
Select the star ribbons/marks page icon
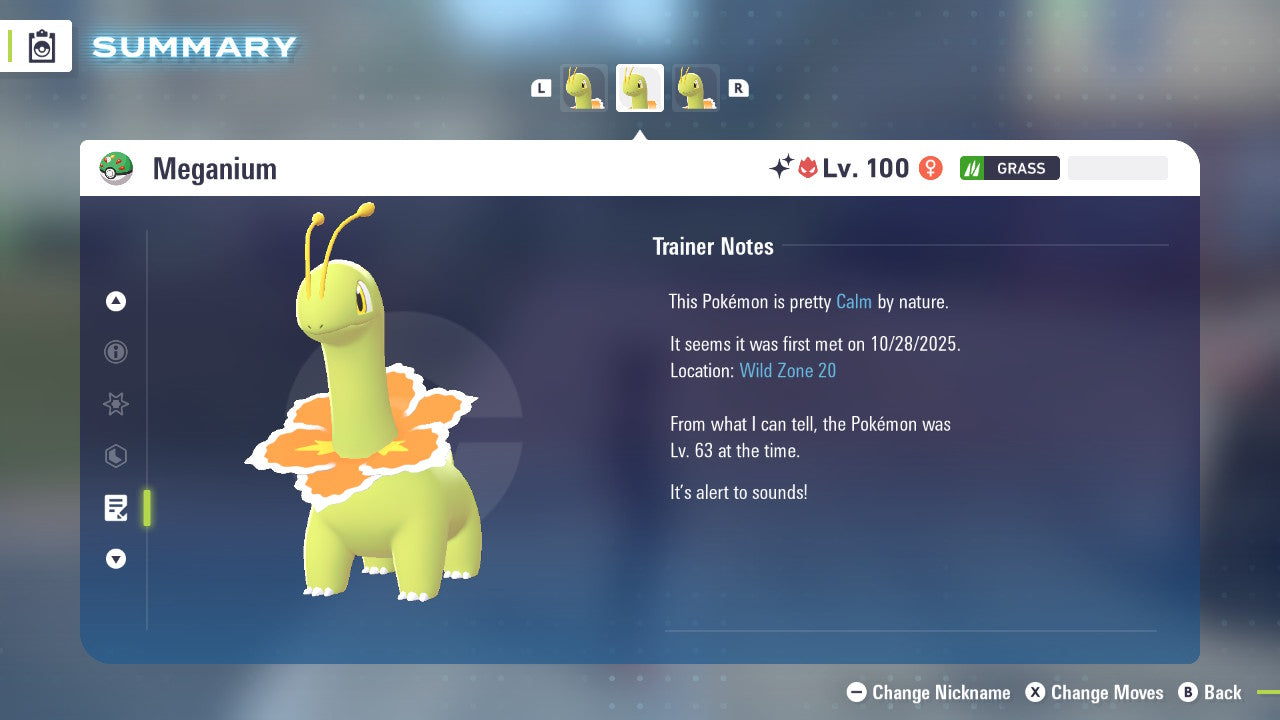[x=115, y=404]
